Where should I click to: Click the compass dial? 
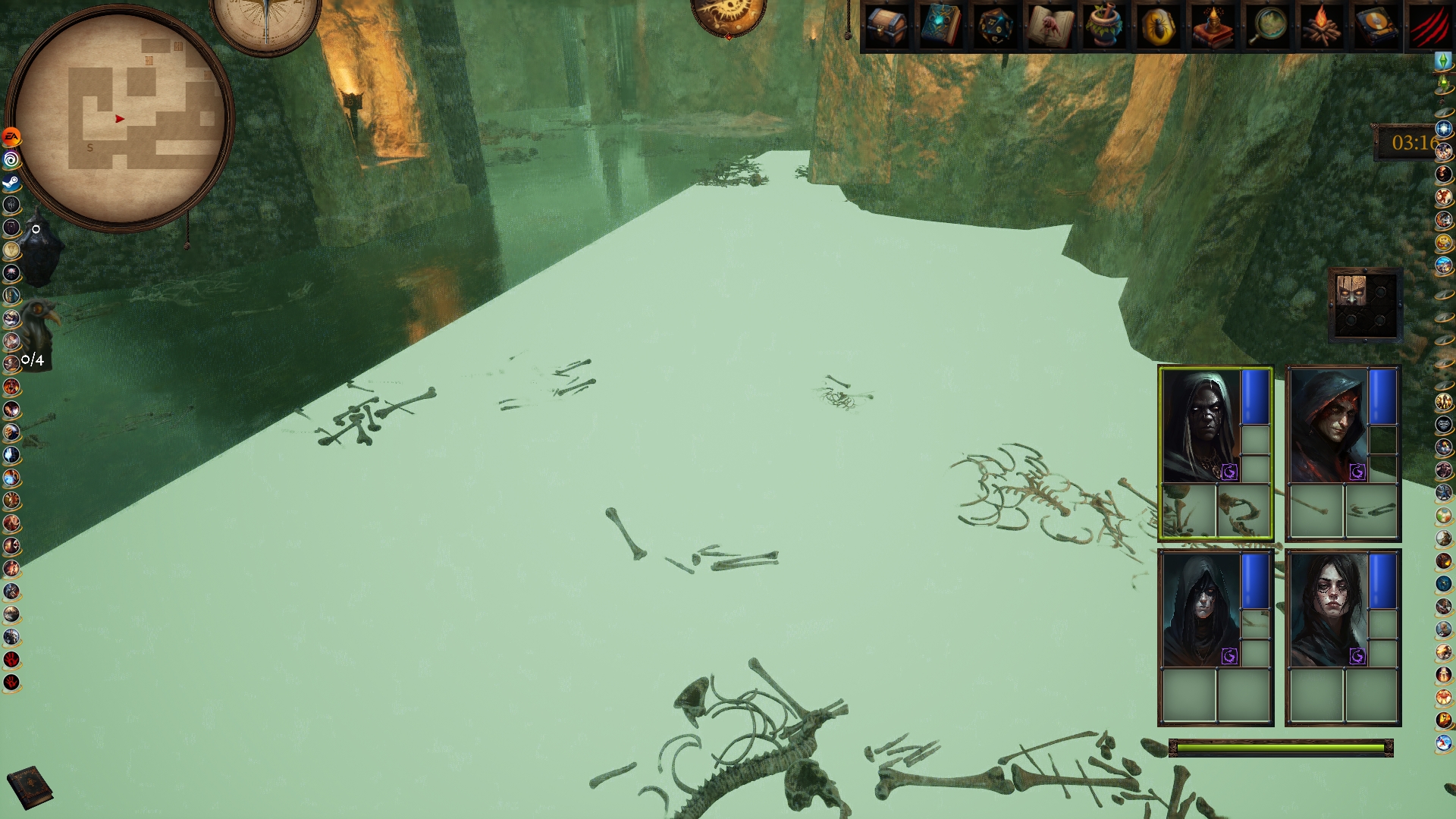265,23
